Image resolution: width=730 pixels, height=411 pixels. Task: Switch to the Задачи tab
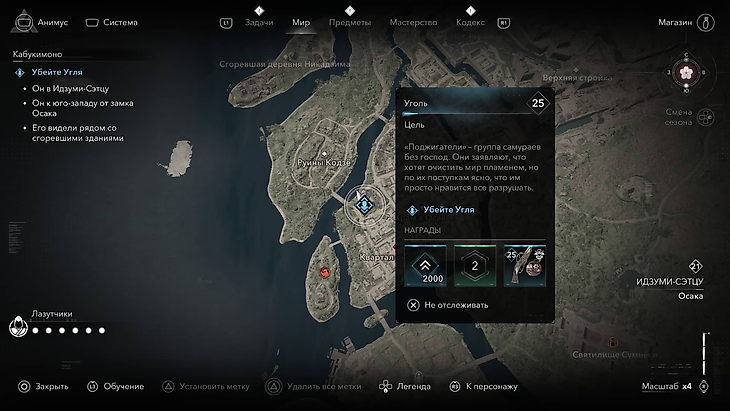[x=259, y=22]
